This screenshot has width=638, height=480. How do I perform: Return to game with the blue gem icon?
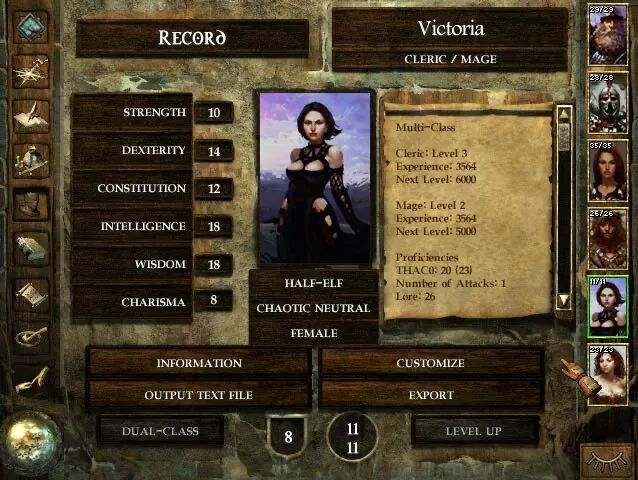tap(31, 26)
